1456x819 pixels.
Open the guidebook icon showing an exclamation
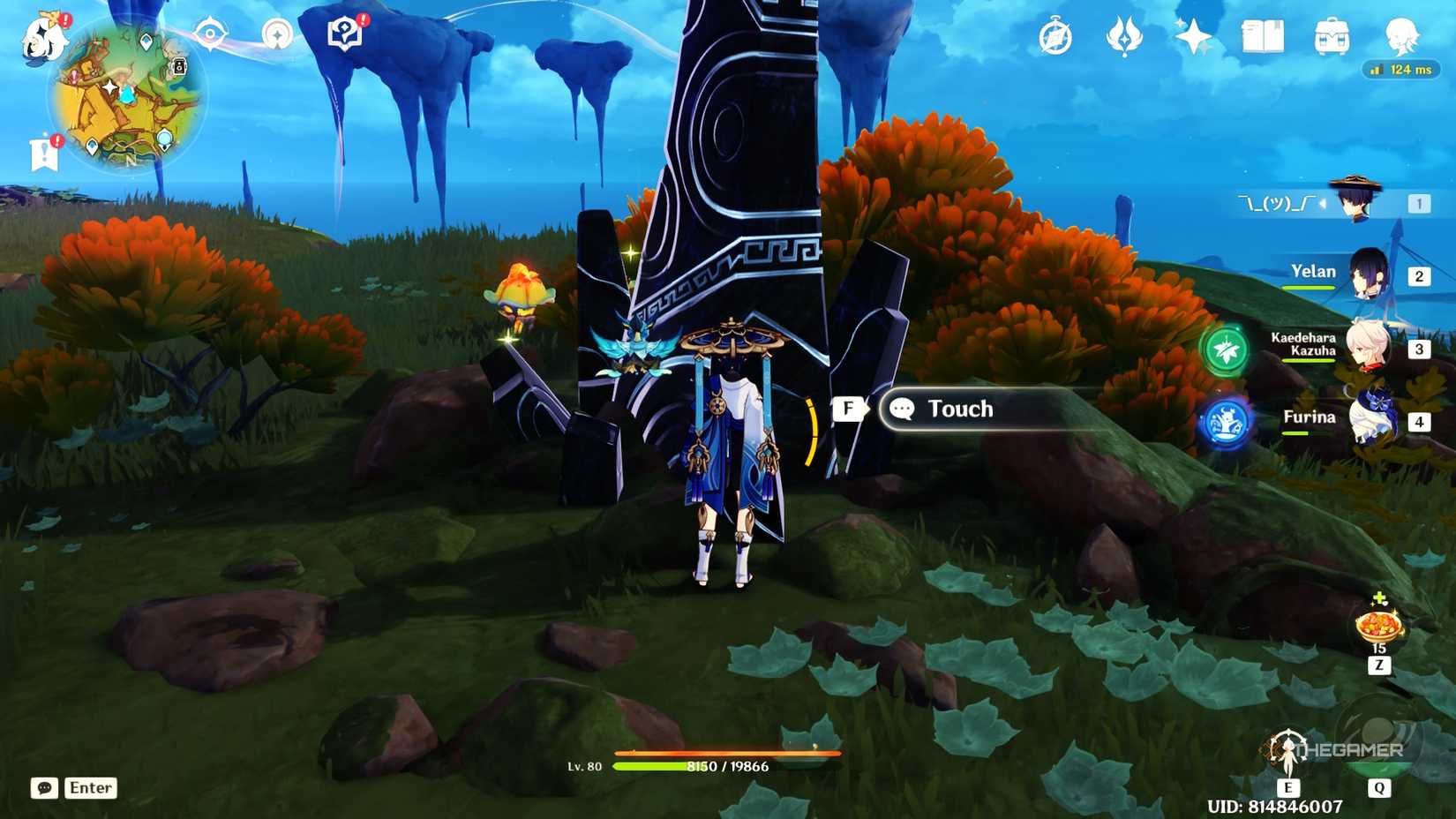tap(344, 33)
